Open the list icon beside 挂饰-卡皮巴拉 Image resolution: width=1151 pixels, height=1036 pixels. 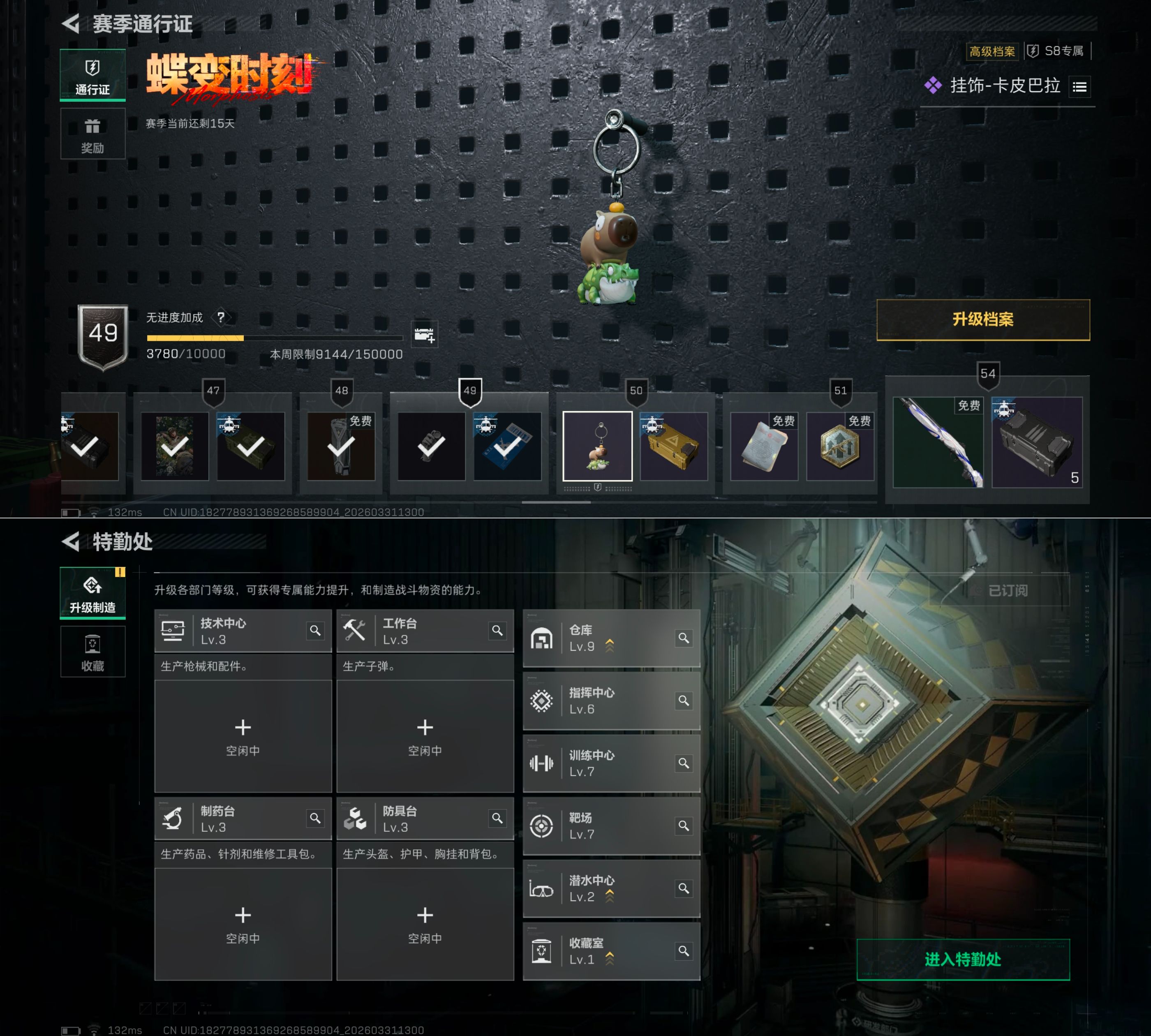[x=1079, y=87]
